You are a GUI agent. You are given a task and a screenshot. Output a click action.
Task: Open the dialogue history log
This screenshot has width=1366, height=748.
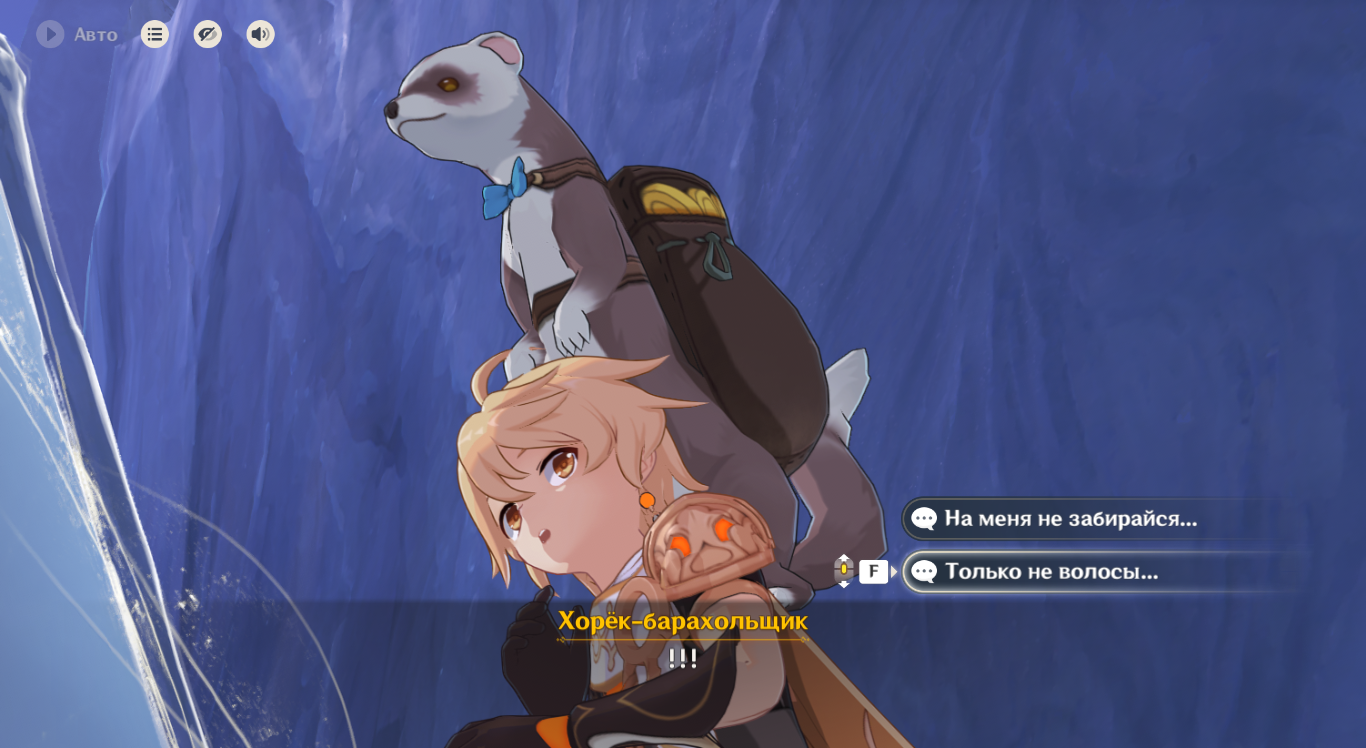pyautogui.click(x=154, y=35)
